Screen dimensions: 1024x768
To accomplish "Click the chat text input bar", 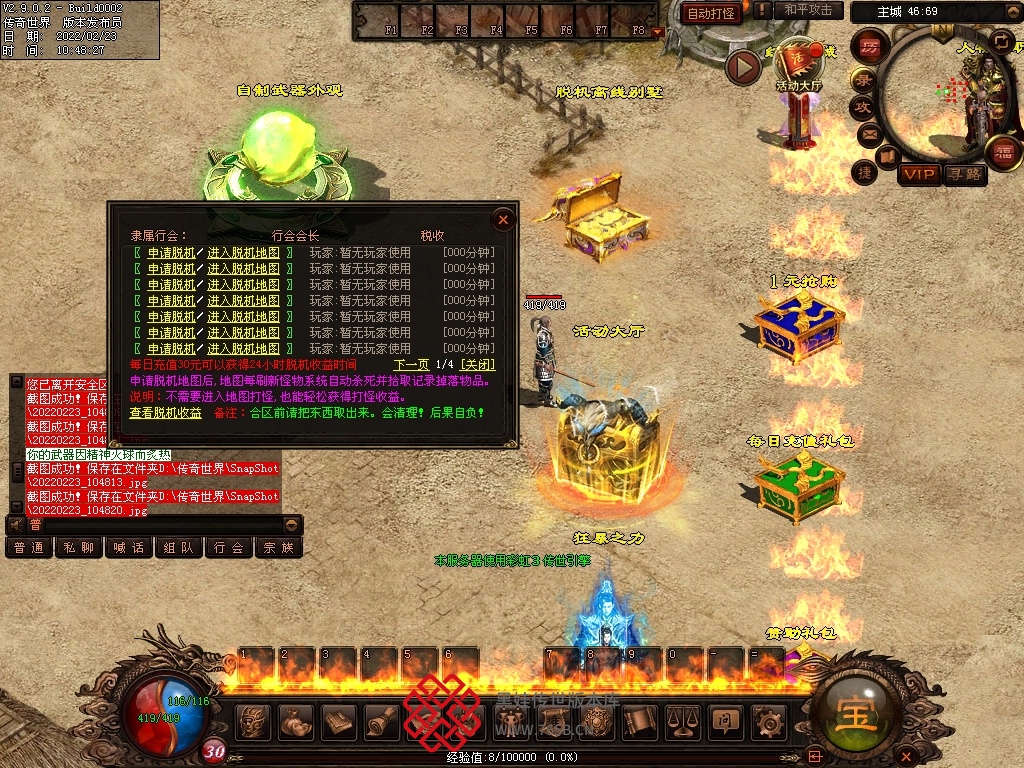I will coord(160,525).
